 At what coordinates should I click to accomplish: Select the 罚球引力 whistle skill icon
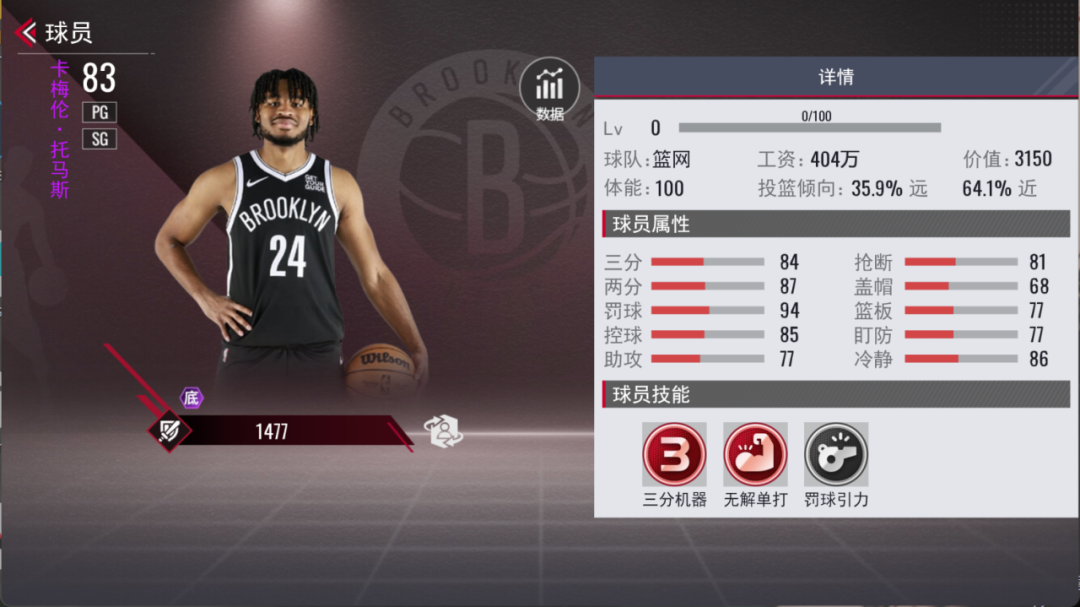pos(836,454)
